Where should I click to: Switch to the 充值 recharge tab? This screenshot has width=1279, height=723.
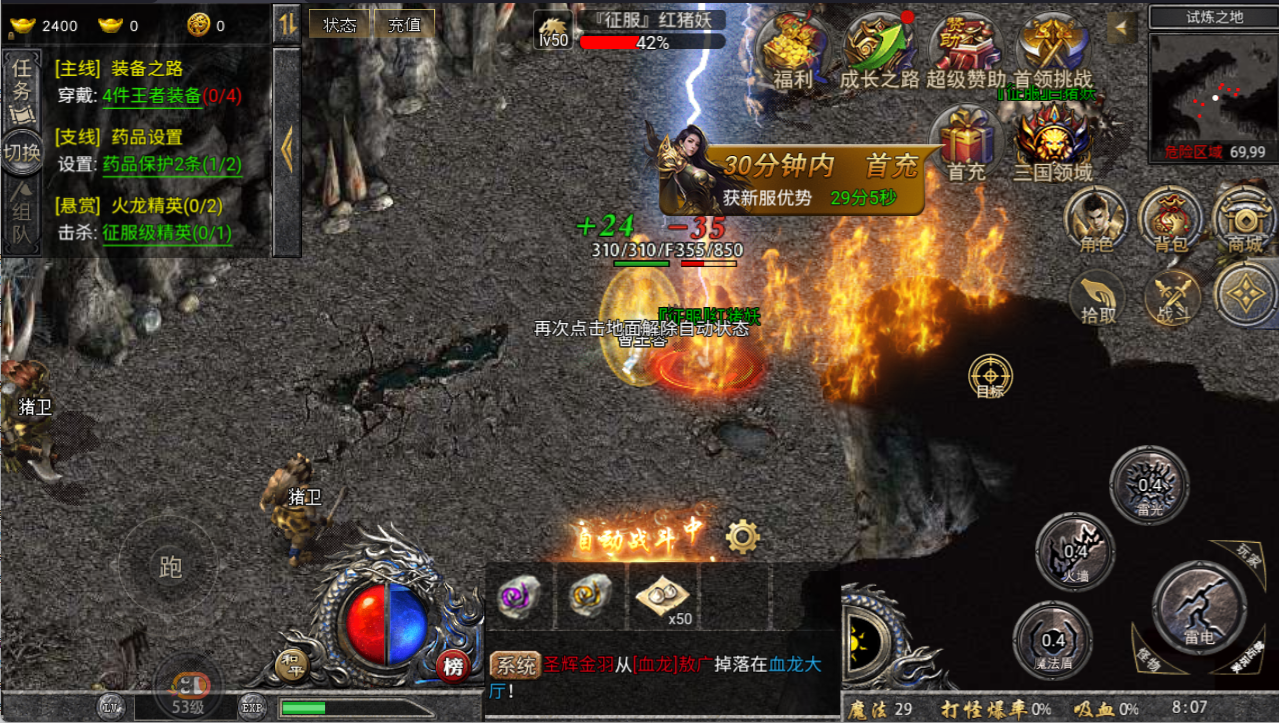click(x=405, y=24)
